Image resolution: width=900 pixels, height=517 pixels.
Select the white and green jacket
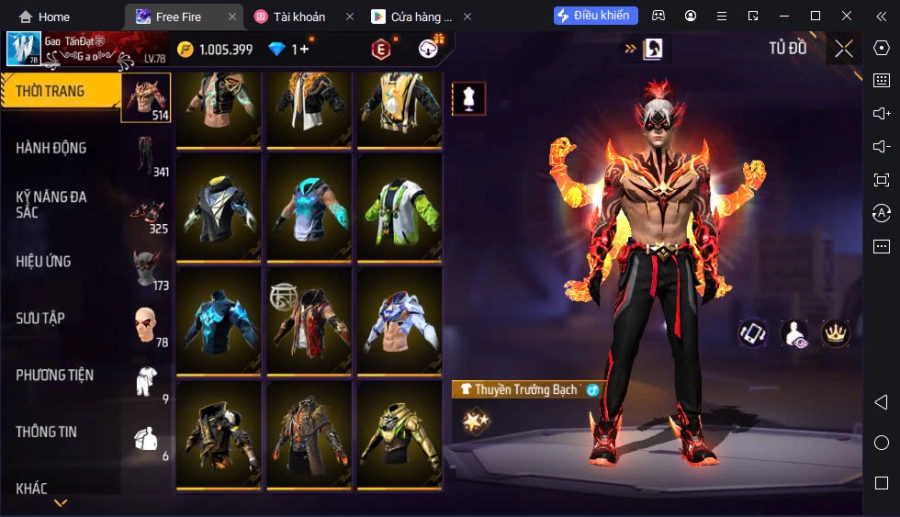(x=399, y=207)
